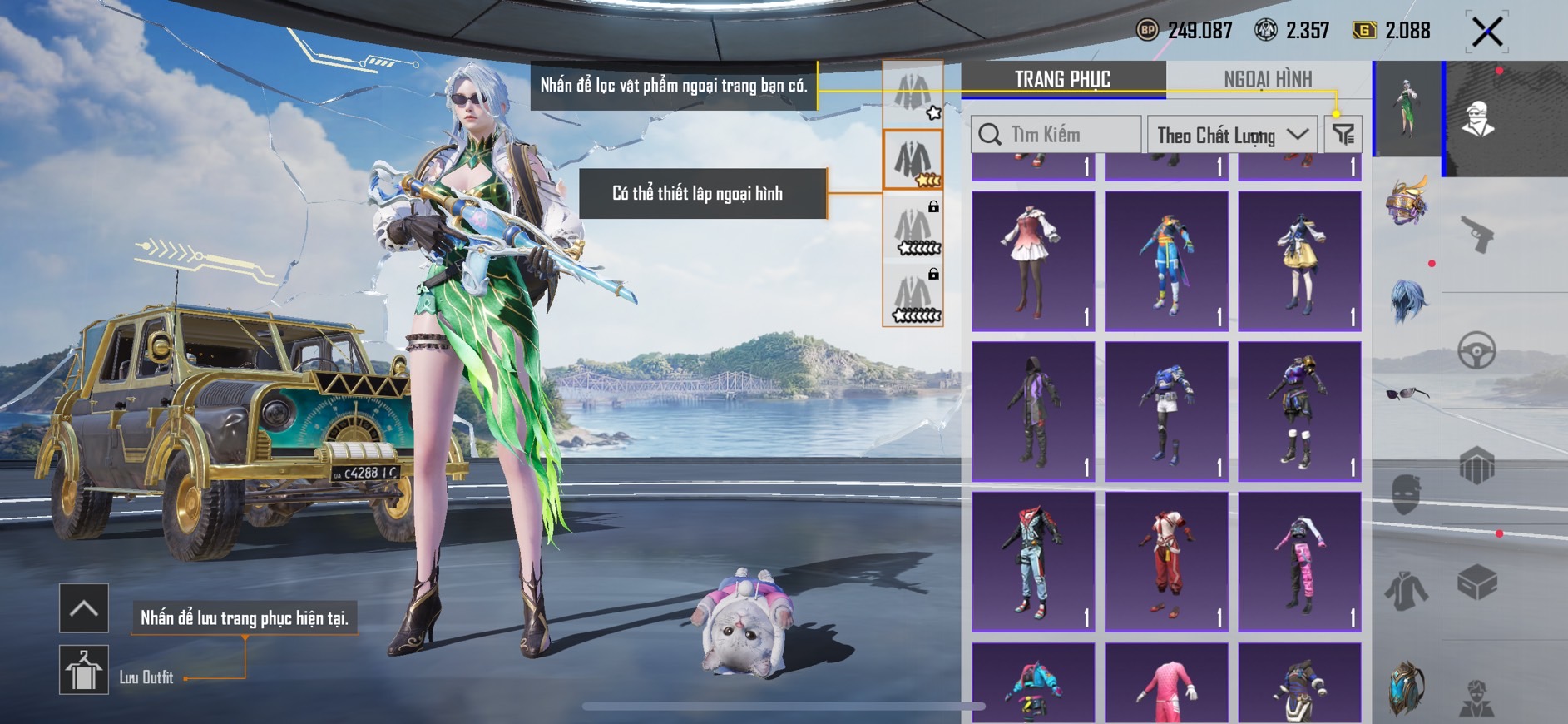This screenshot has width=1568, height=724.
Task: Save current look with Lưu Outfit button
Action: click(84, 670)
